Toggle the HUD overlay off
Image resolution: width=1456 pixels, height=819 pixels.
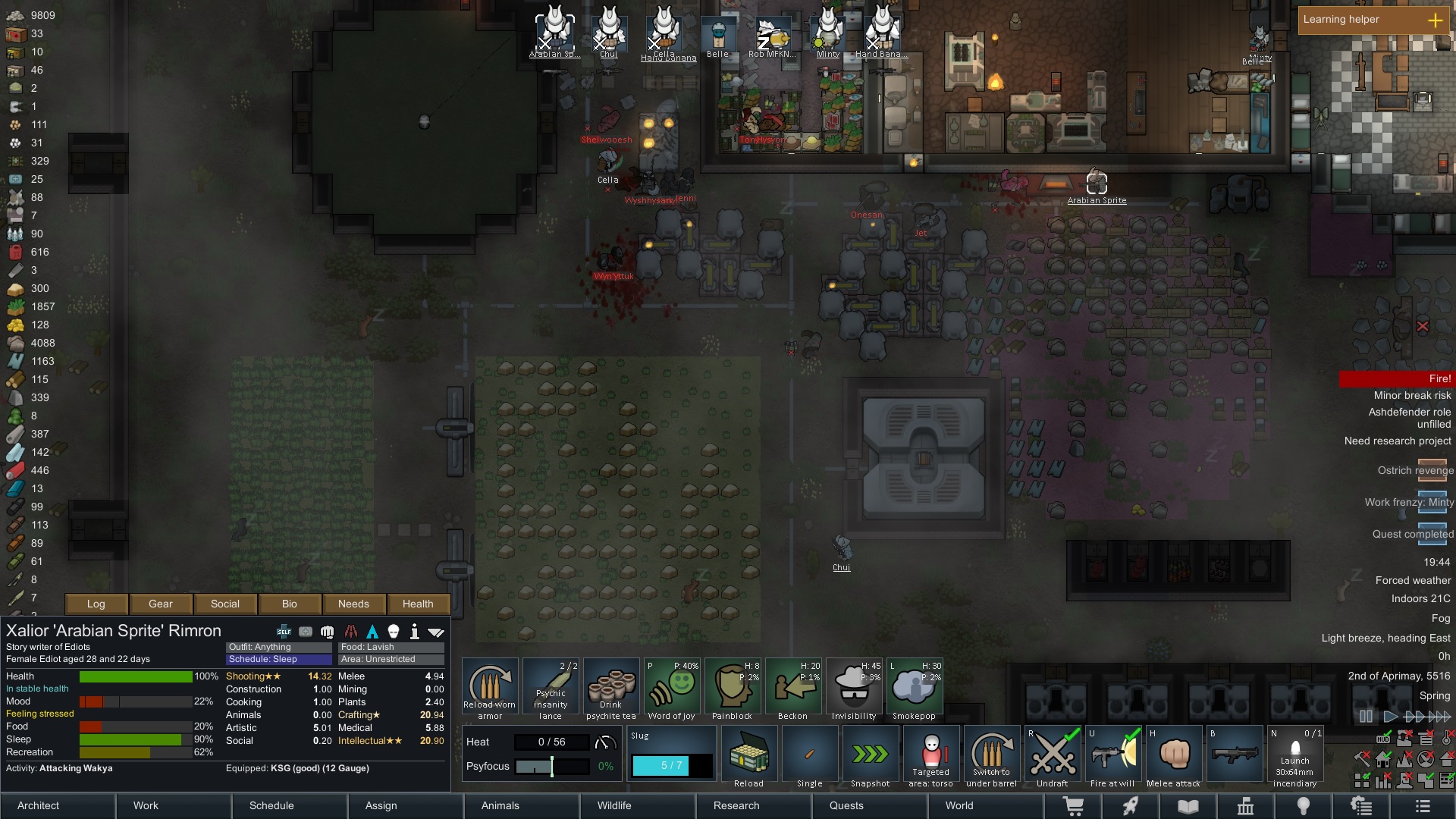click(436, 630)
